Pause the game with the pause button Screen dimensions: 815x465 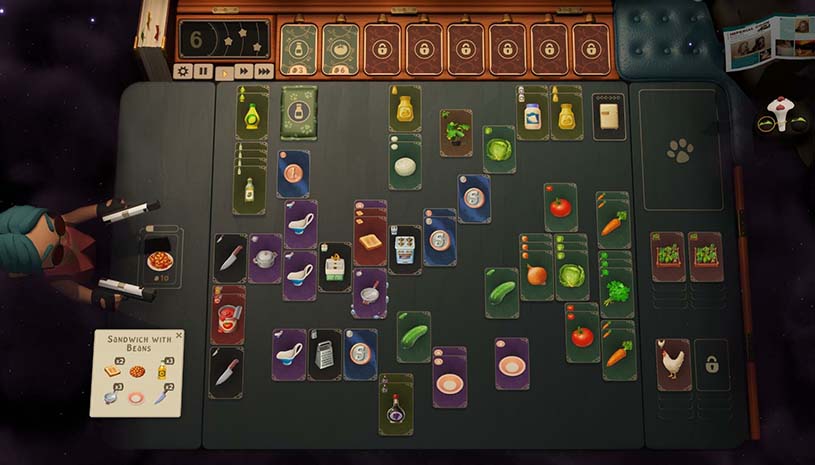203,71
